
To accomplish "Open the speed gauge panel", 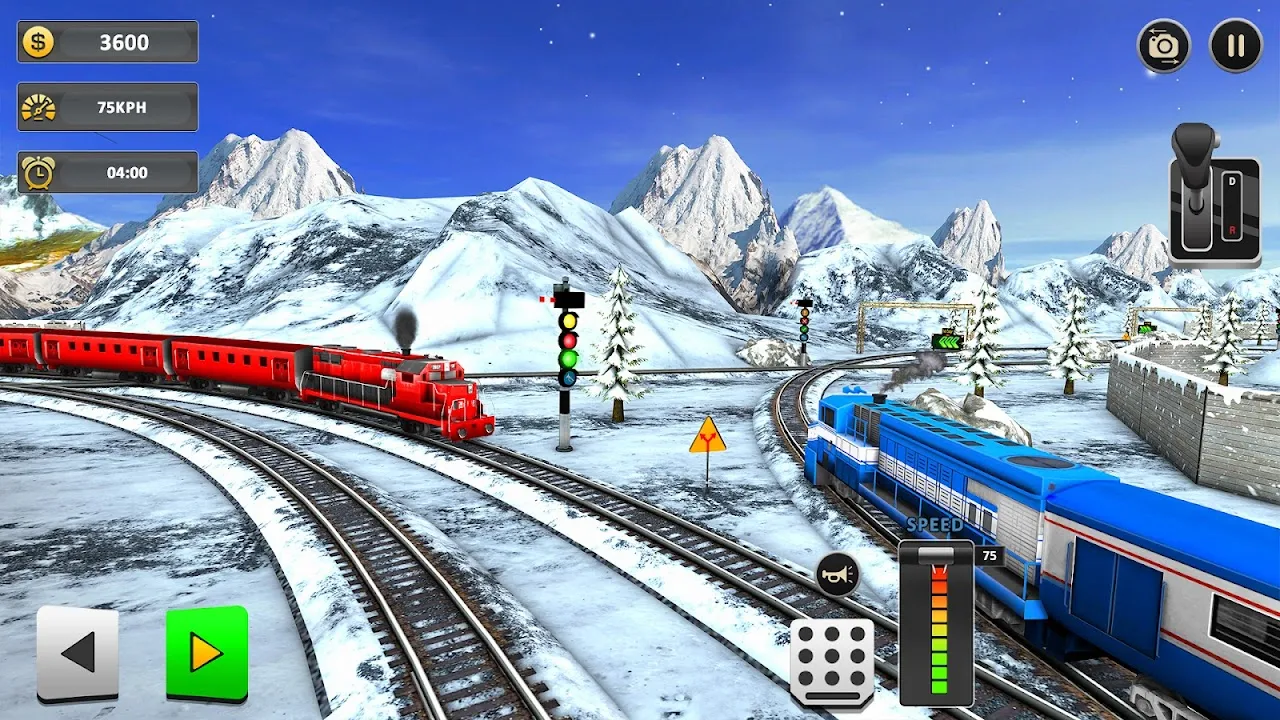I will tap(938, 620).
